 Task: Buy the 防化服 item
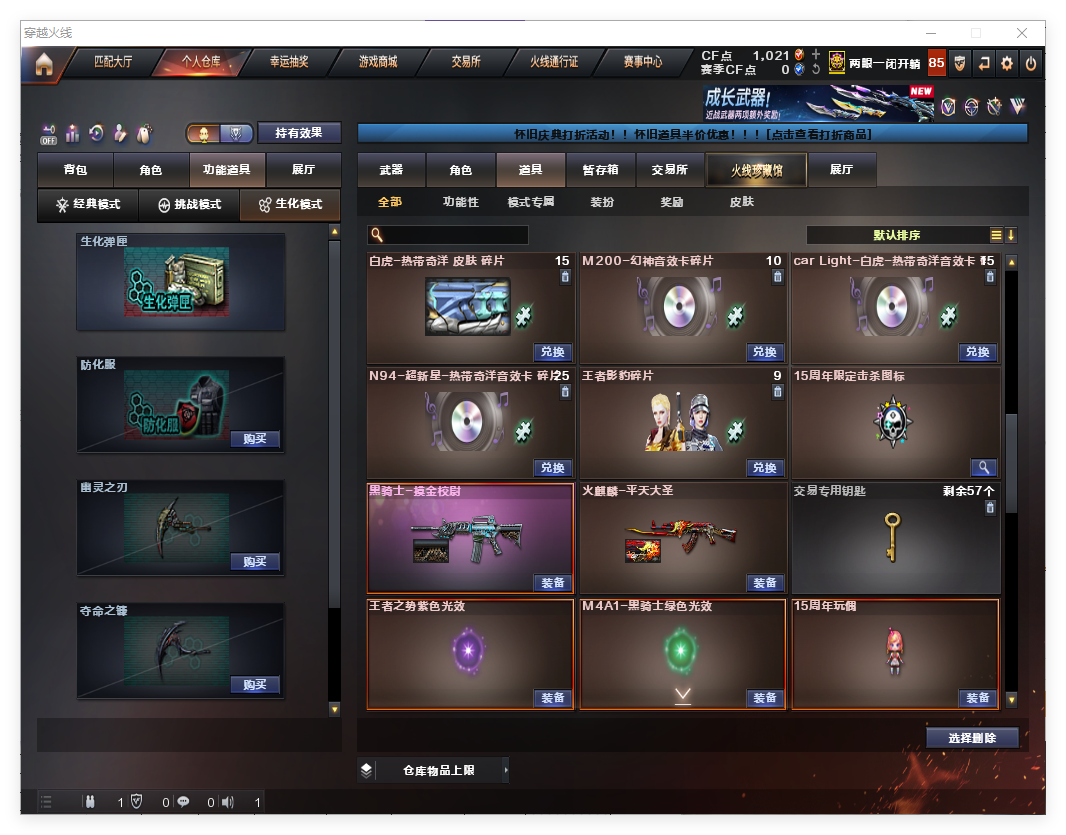click(x=255, y=439)
